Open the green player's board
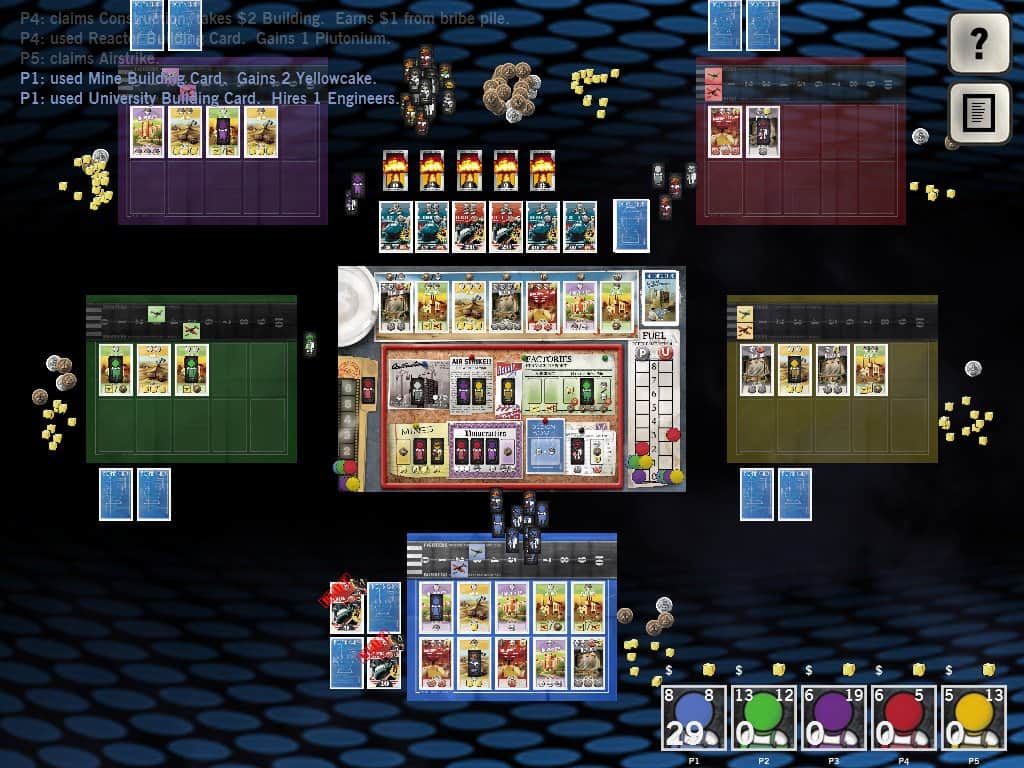 [191, 378]
